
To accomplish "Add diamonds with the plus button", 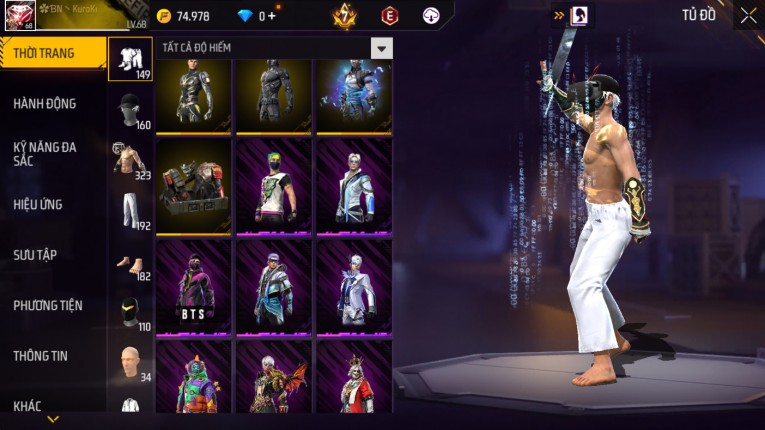I will click(x=272, y=16).
